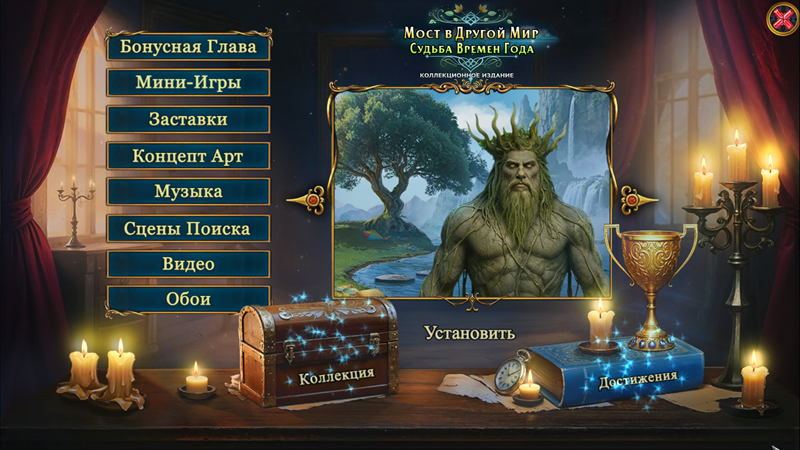
Task: Click the forest king wallpaper preview
Action: point(473,195)
